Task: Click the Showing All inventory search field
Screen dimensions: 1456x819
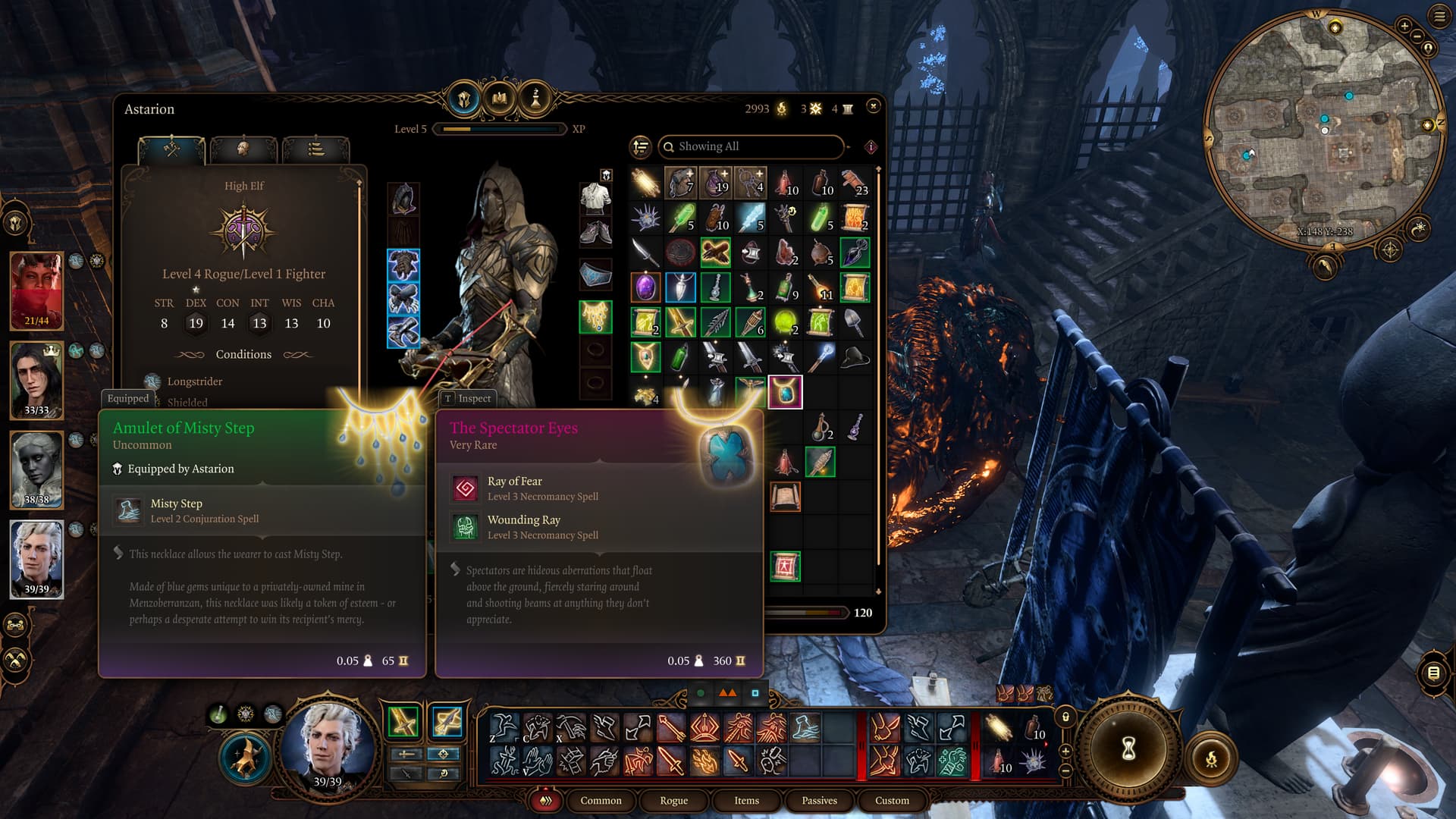Action: pos(751,146)
